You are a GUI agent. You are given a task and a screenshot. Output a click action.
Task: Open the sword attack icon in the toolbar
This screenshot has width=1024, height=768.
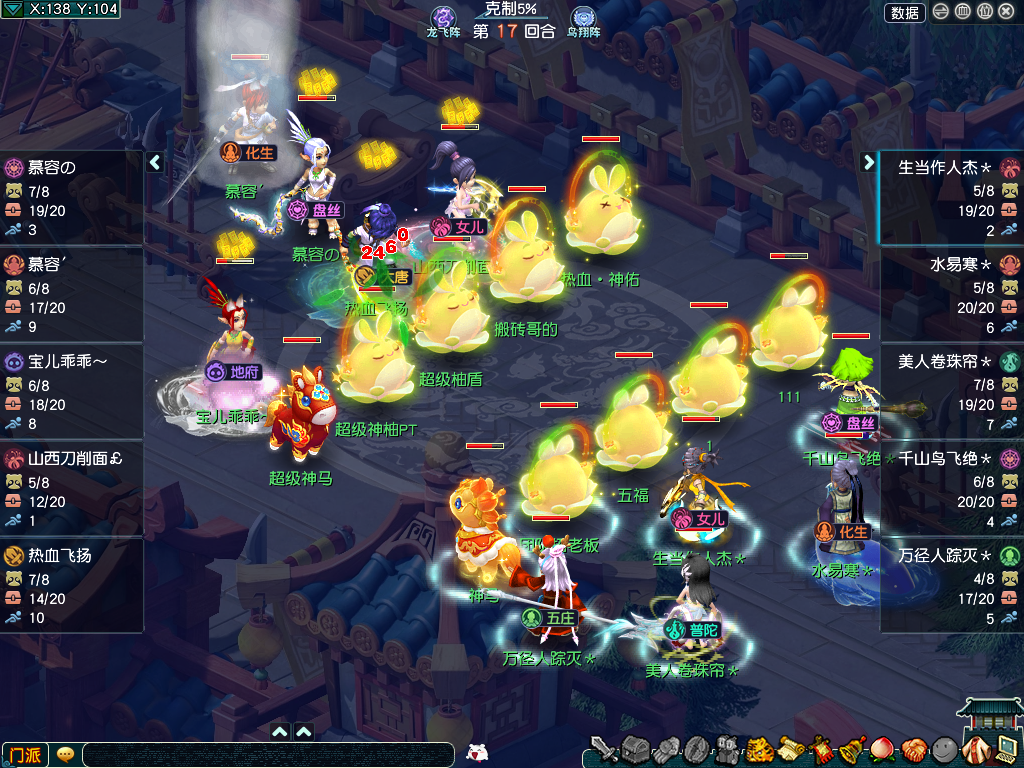604,748
